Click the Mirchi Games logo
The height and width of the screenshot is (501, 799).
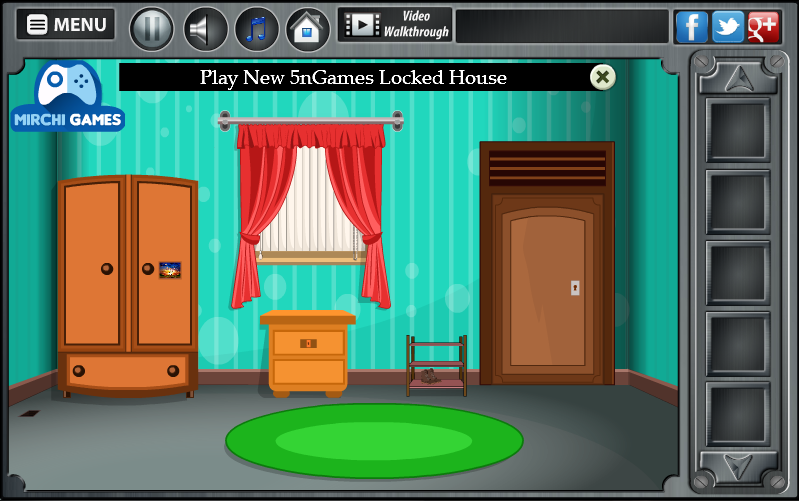pos(68,99)
